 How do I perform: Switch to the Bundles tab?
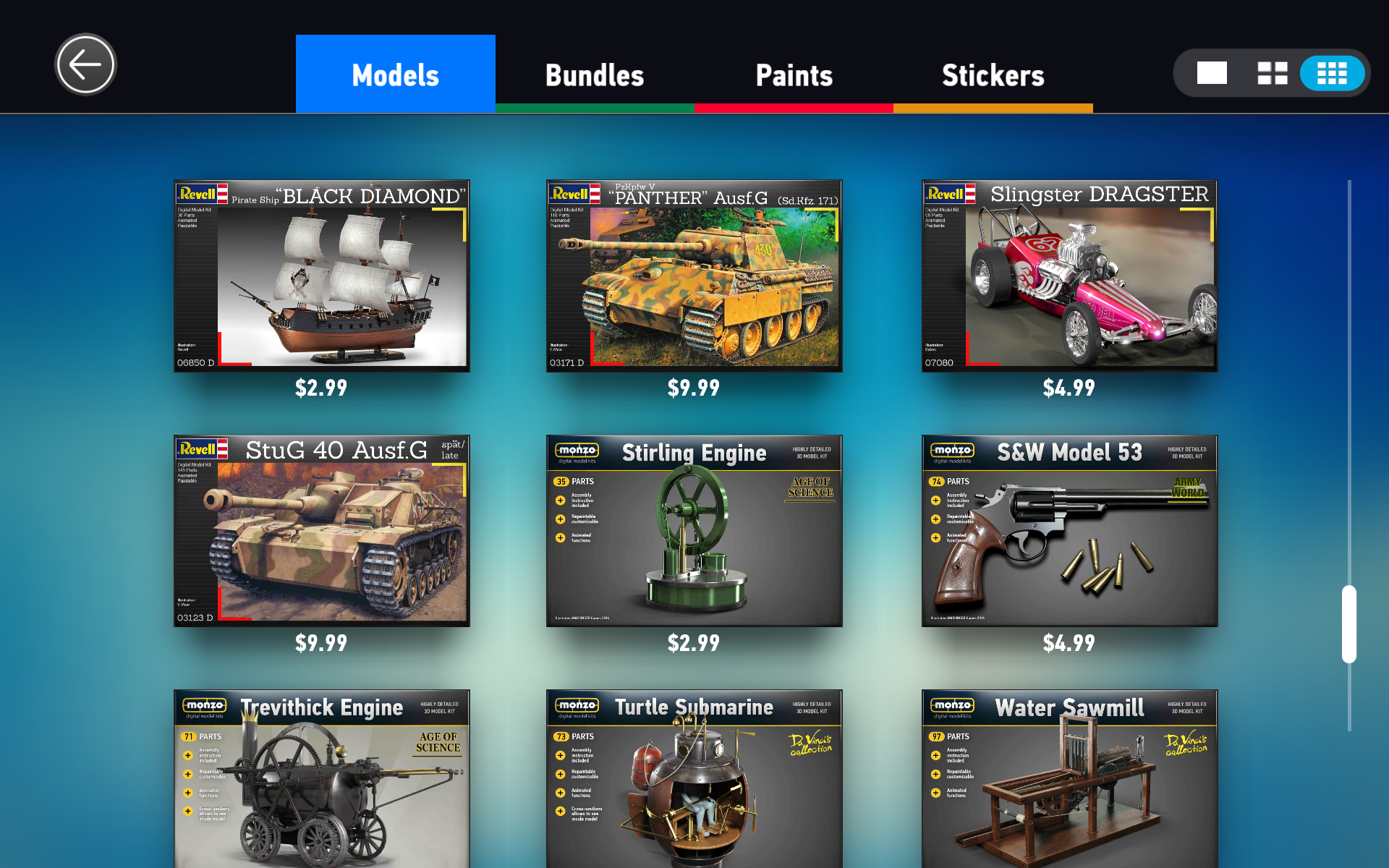[x=594, y=74]
